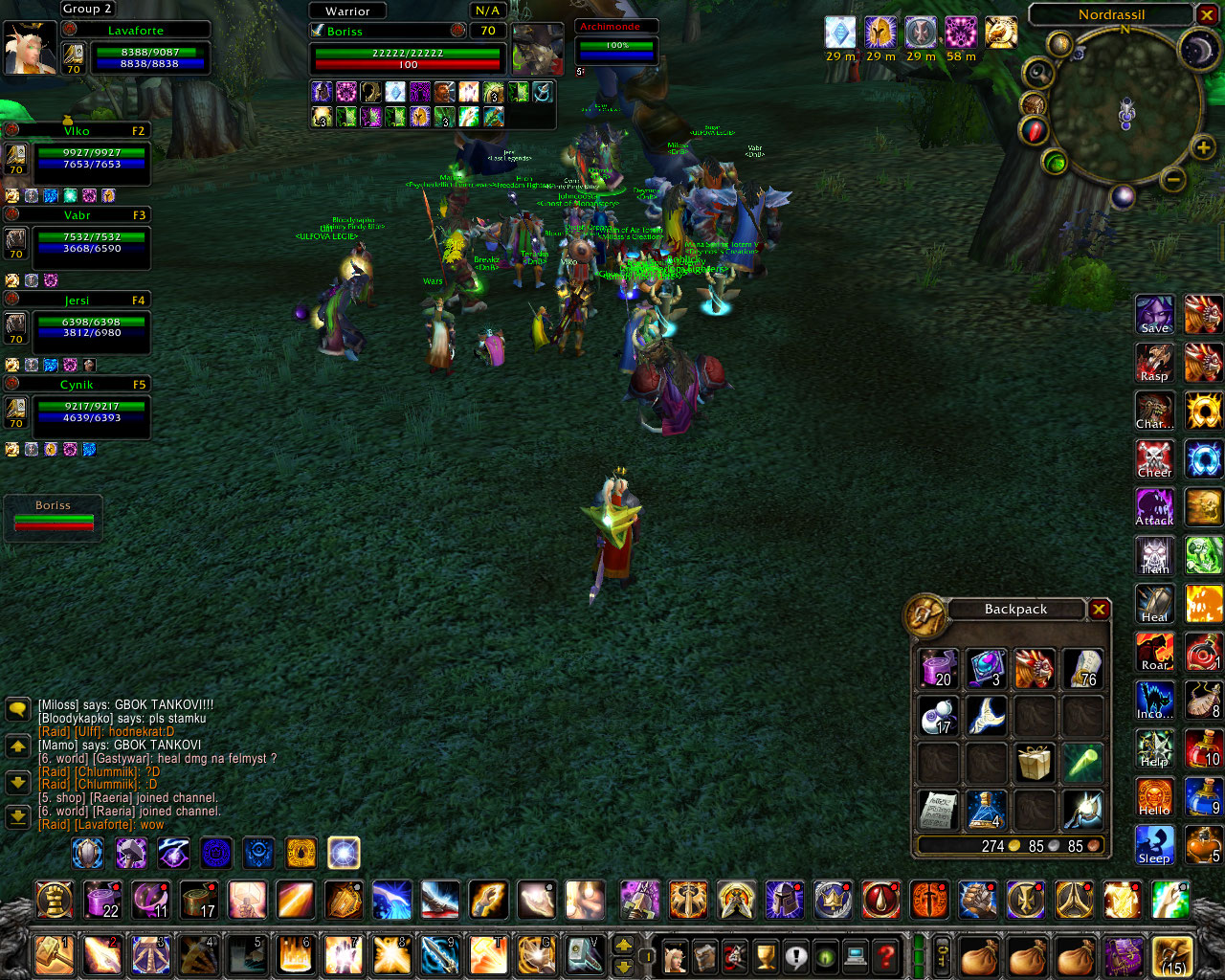Open the chat menu speech bubble button
The height and width of the screenshot is (980, 1225).
[18, 709]
